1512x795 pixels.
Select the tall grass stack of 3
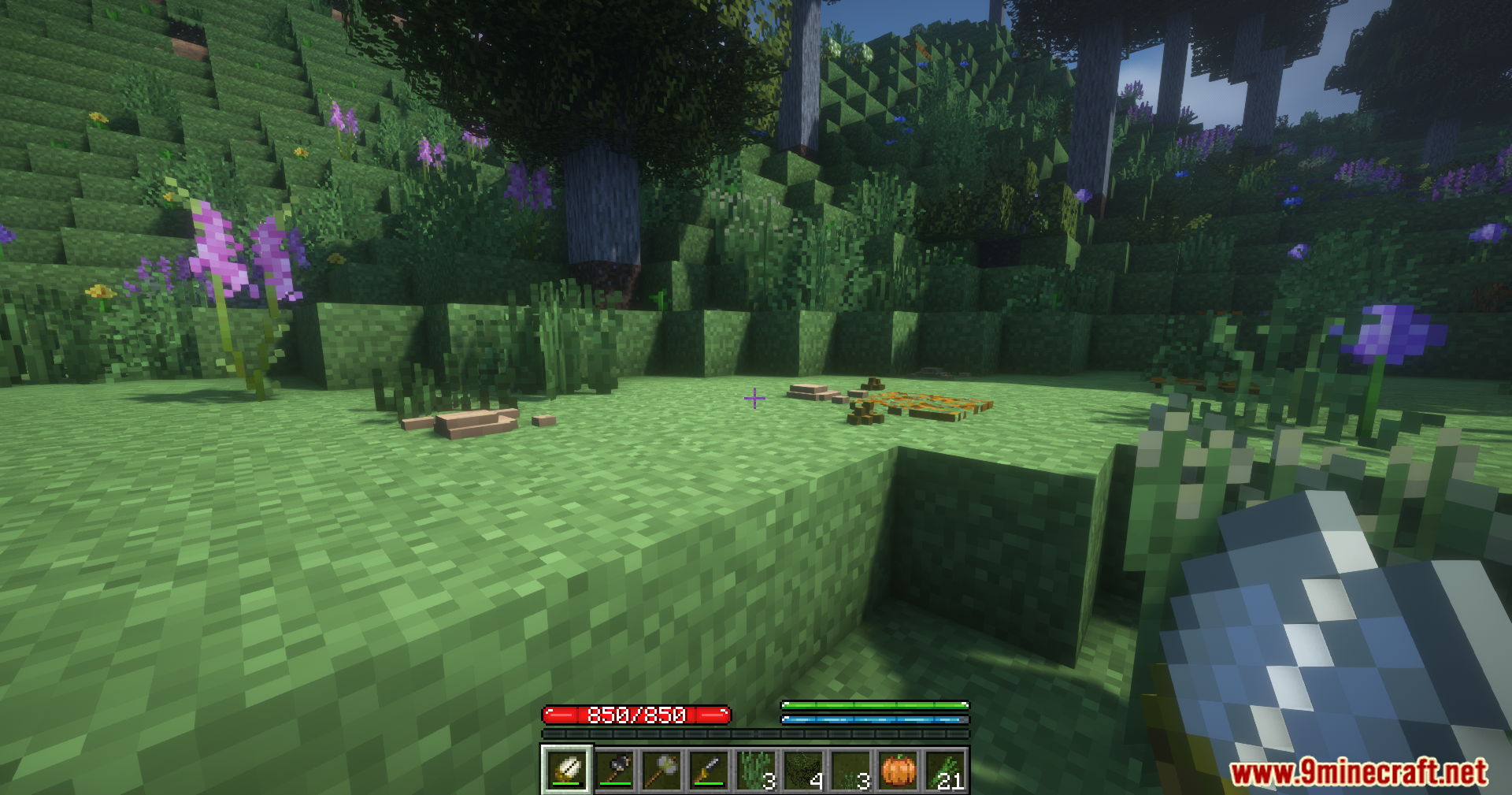tap(756, 770)
